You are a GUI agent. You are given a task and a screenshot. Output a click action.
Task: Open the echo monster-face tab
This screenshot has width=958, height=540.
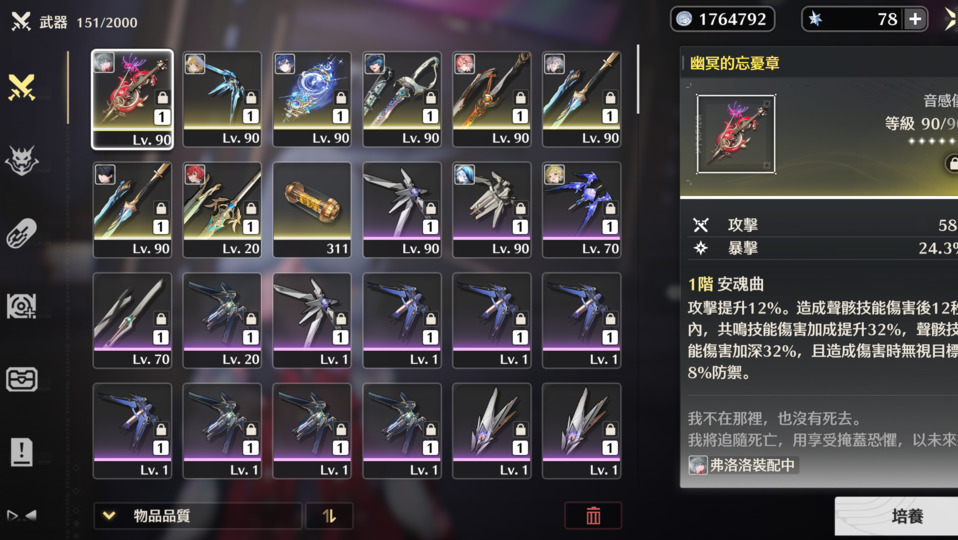click(22, 161)
